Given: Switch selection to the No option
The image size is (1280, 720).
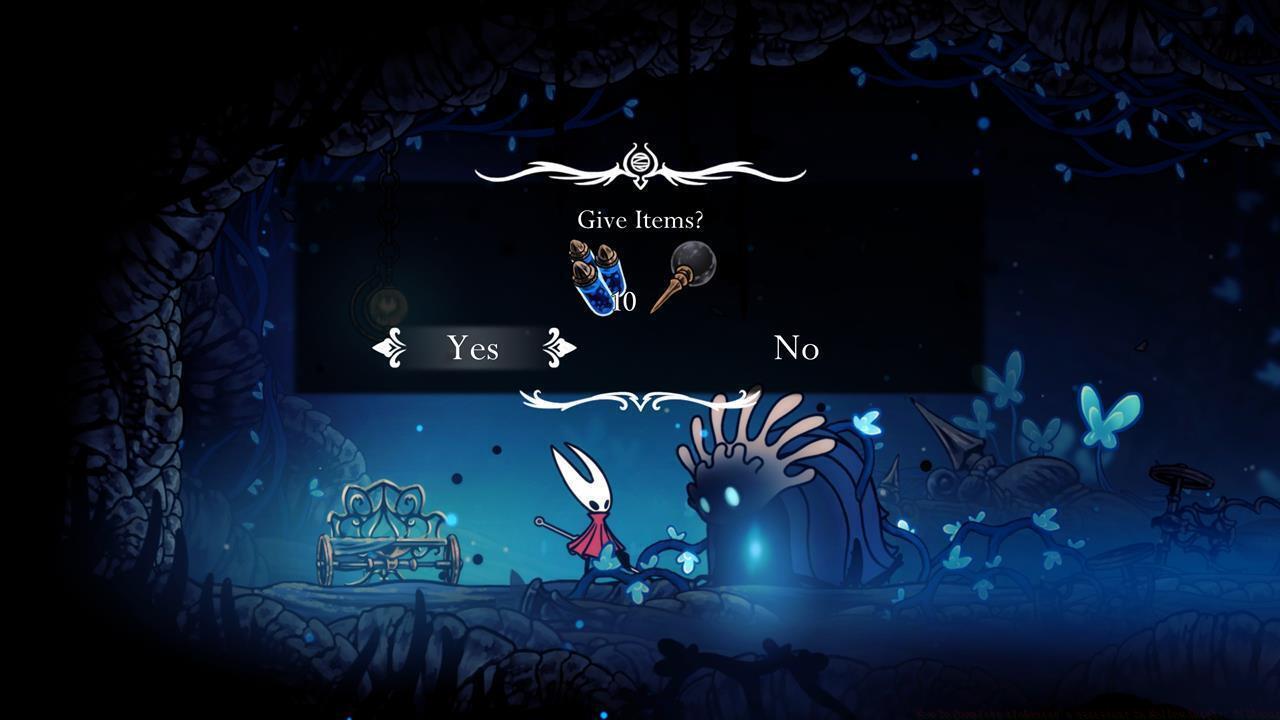Looking at the screenshot, I should tap(797, 349).
